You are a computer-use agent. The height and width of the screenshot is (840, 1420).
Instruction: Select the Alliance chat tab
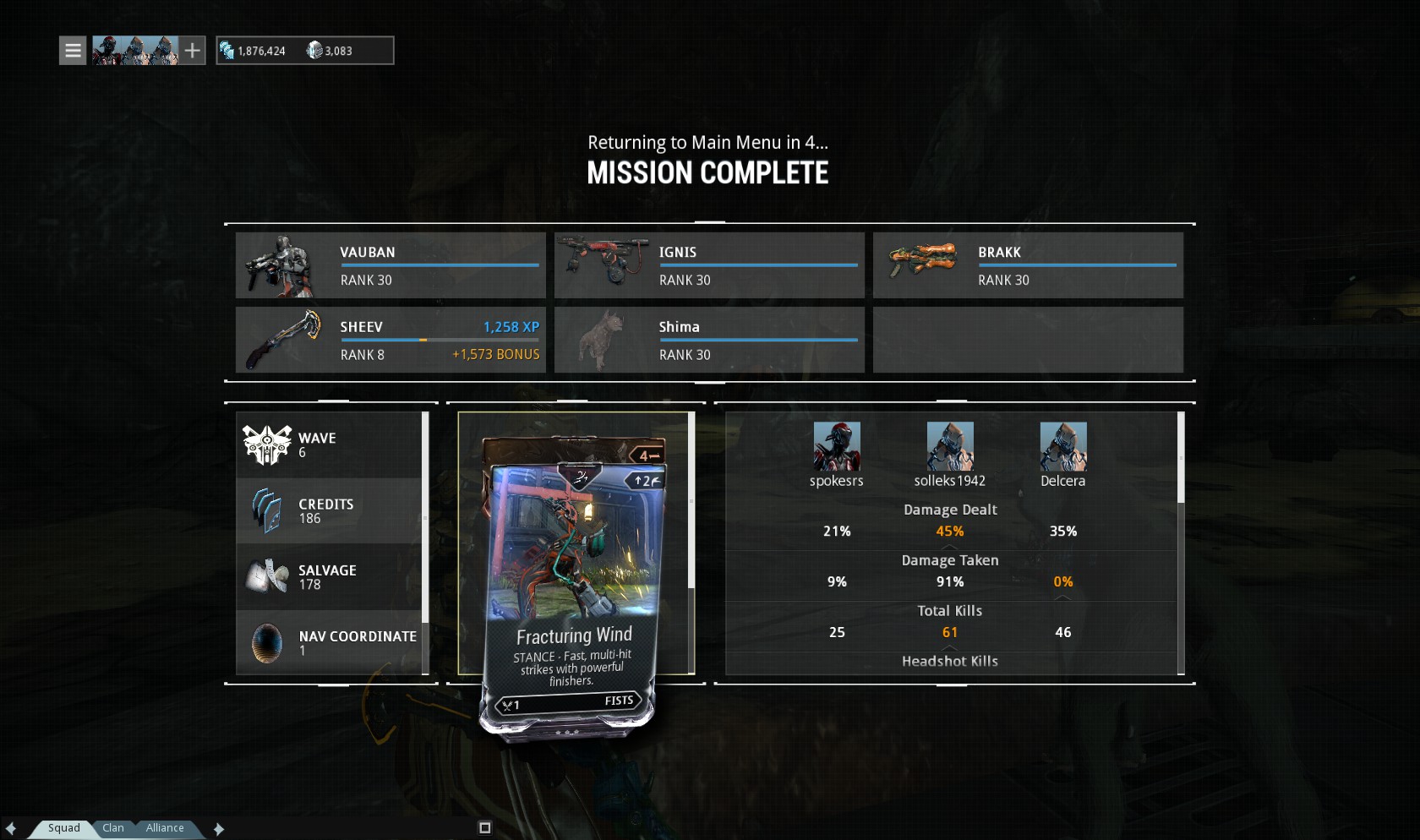tap(165, 828)
